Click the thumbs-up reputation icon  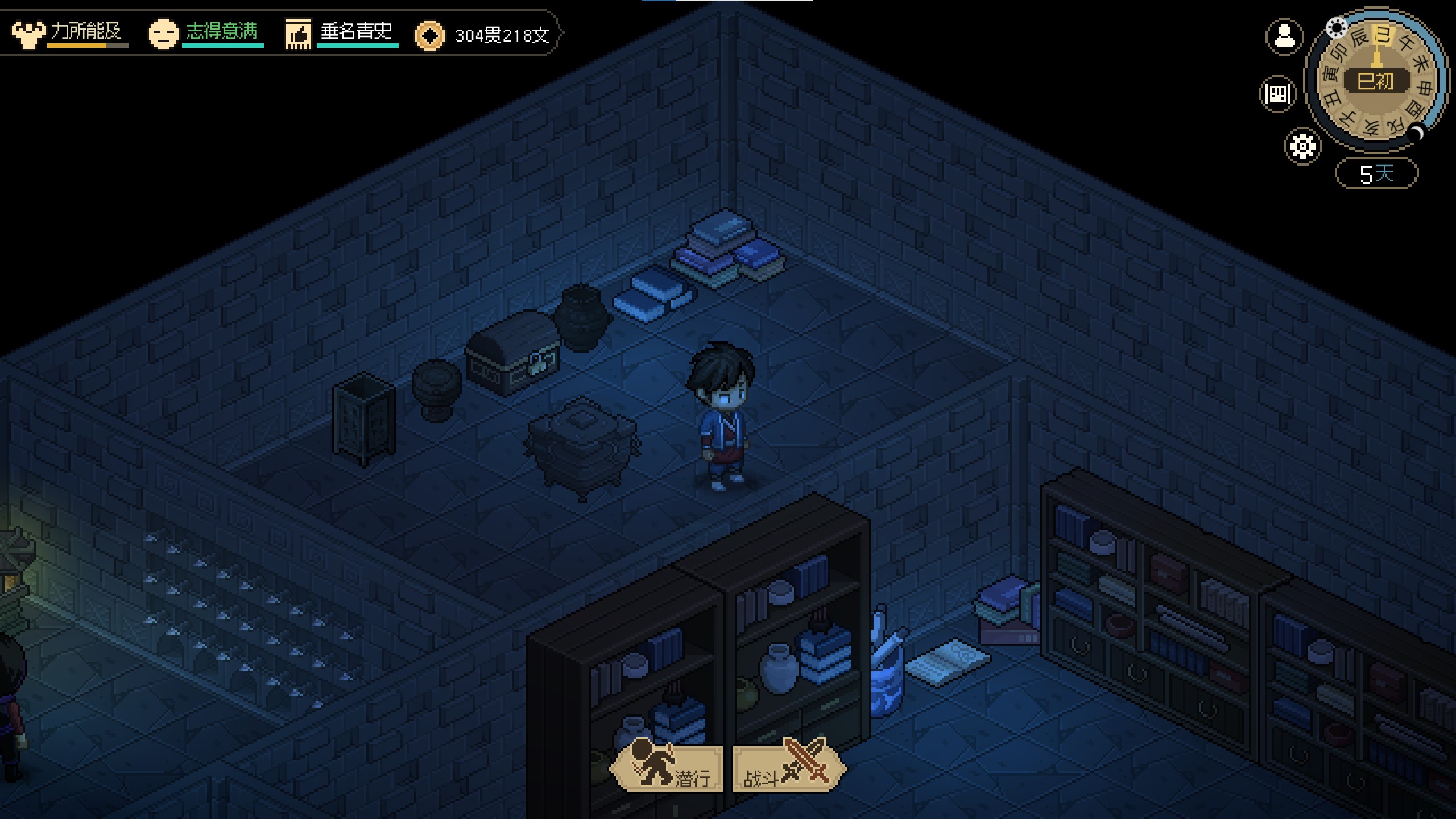[x=298, y=35]
